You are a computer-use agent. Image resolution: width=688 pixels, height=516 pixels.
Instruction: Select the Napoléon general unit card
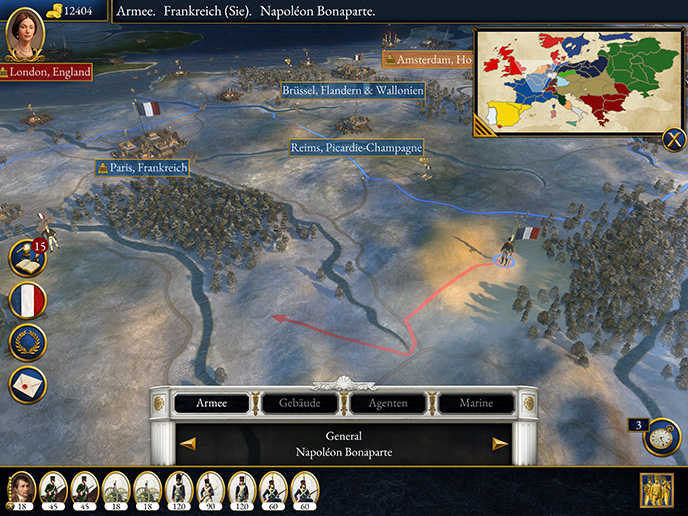coord(22,490)
